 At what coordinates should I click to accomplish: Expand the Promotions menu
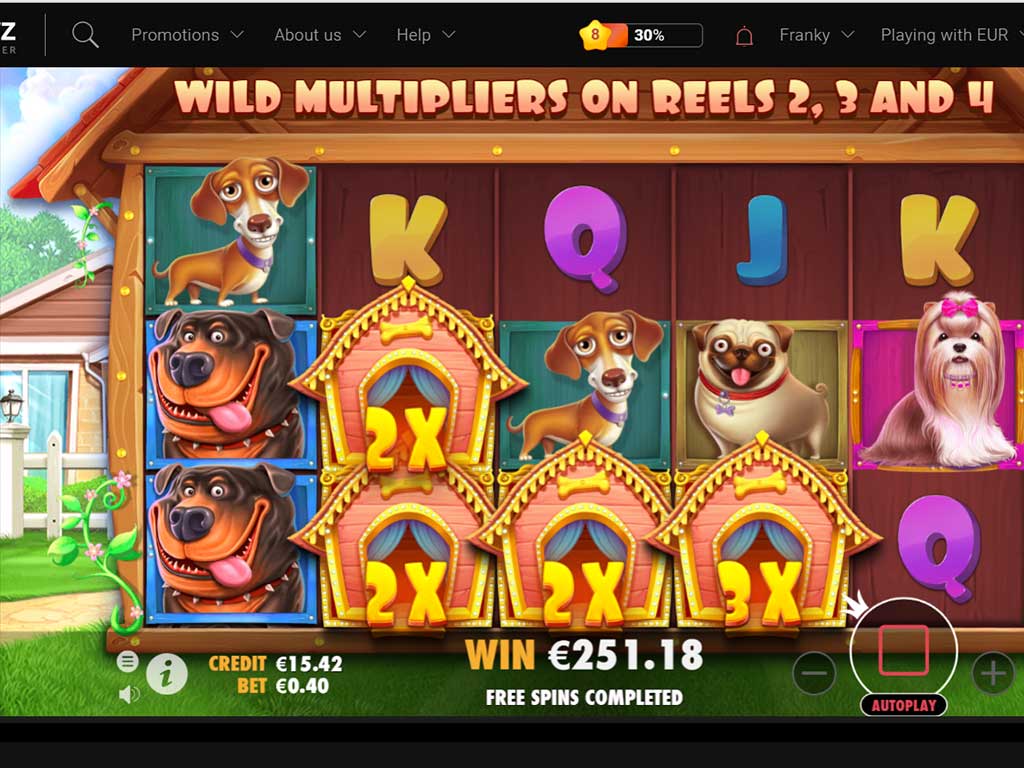187,35
